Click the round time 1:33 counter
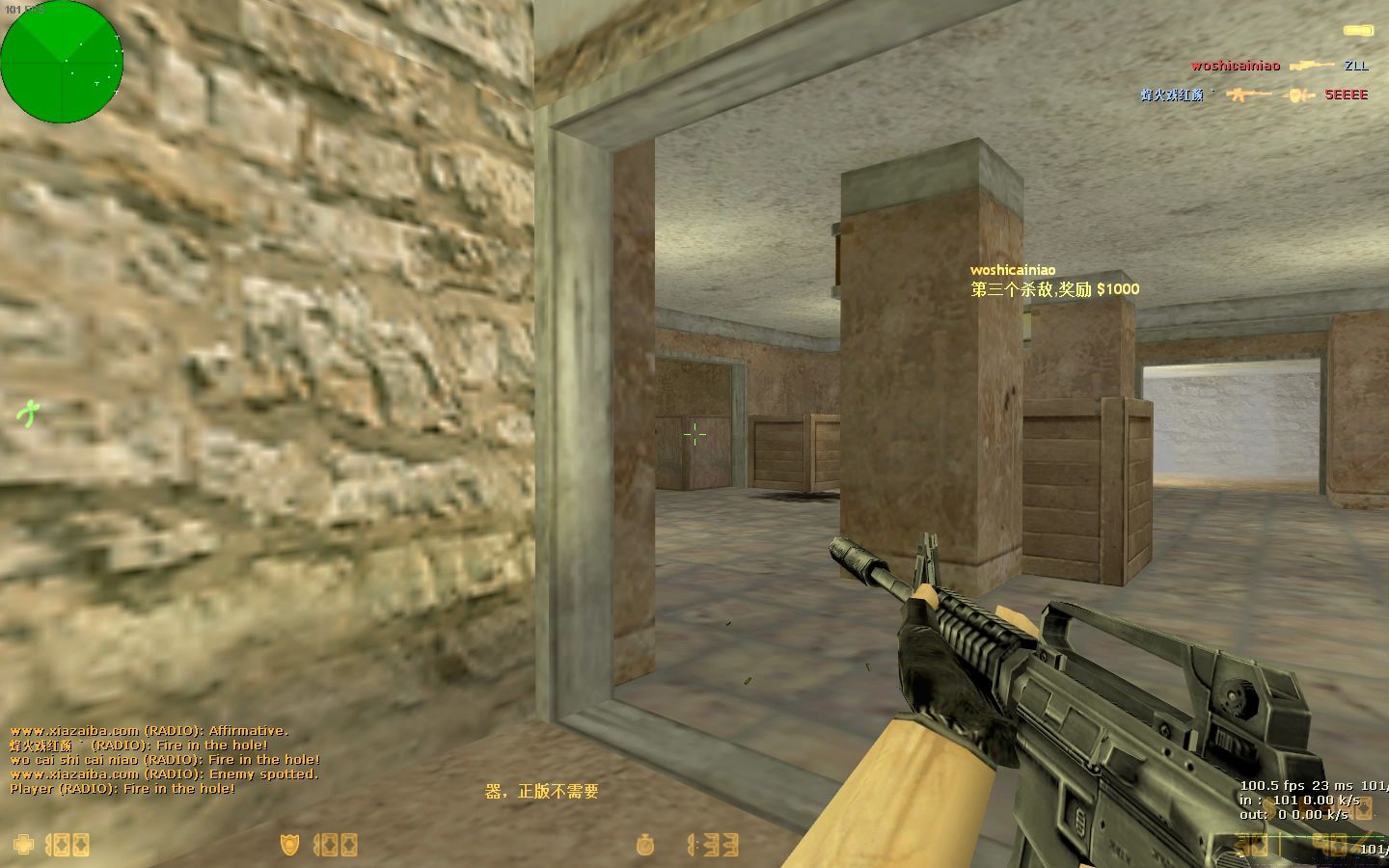 pyautogui.click(x=711, y=846)
